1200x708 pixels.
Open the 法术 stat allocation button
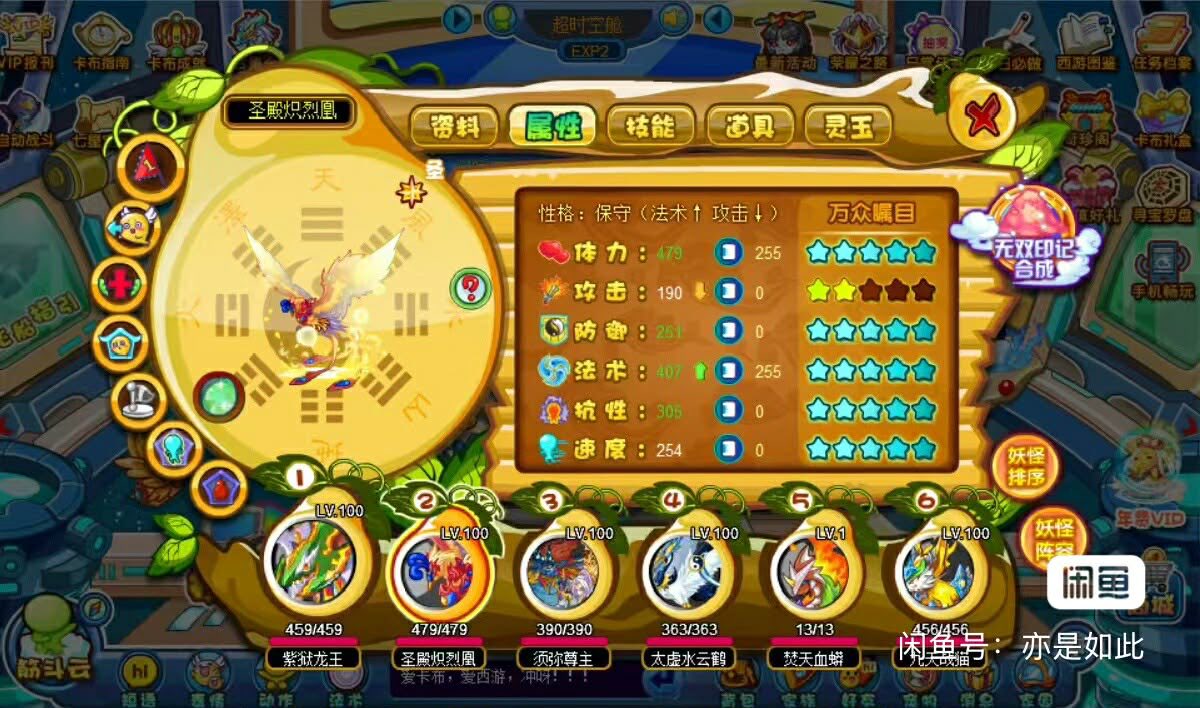coord(729,372)
